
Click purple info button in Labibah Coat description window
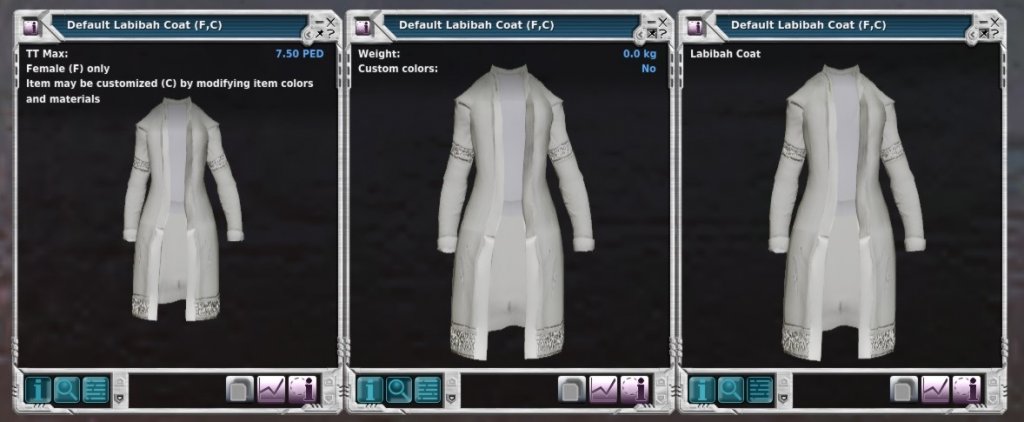pos(966,388)
